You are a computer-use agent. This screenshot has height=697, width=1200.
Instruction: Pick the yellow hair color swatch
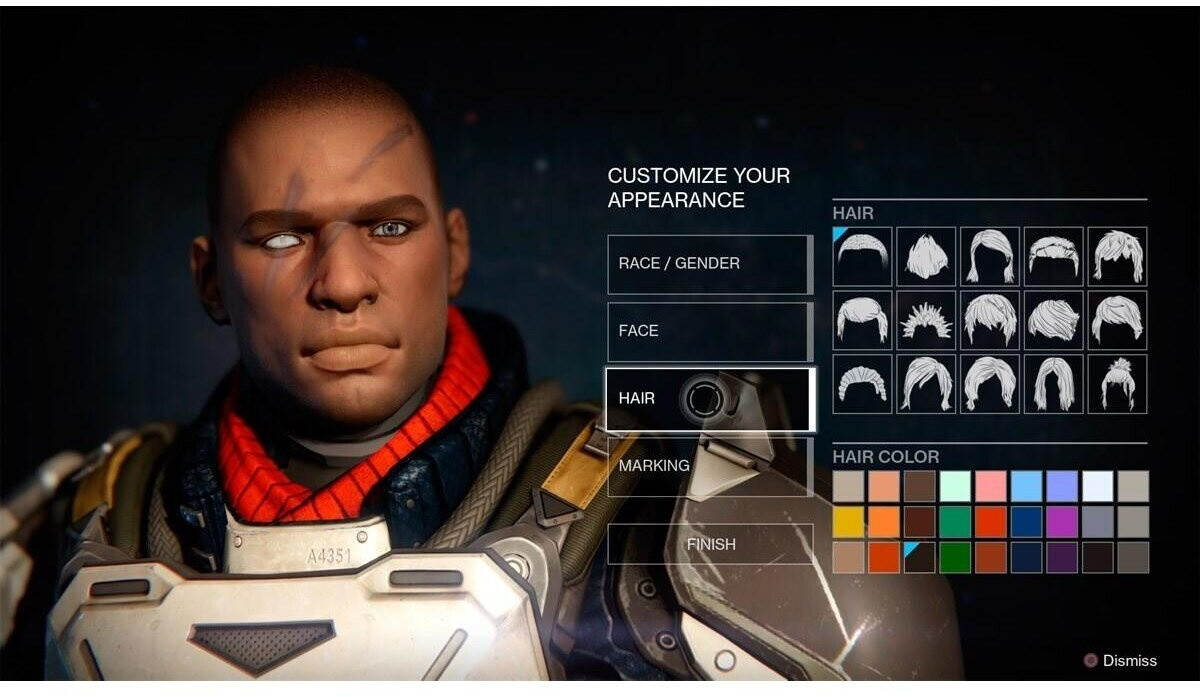[848, 522]
